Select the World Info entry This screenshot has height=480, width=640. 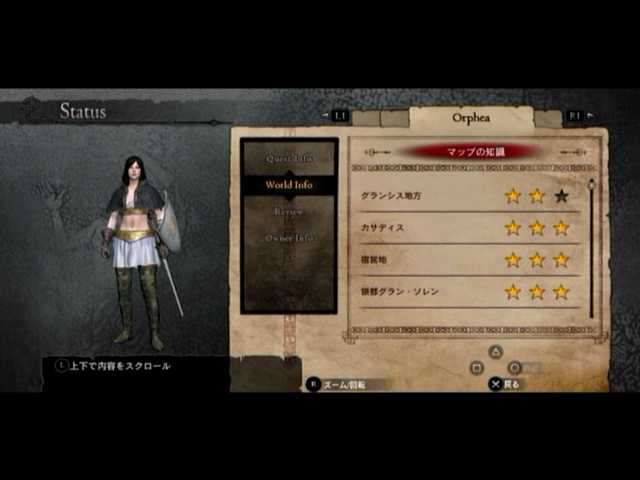(x=289, y=185)
